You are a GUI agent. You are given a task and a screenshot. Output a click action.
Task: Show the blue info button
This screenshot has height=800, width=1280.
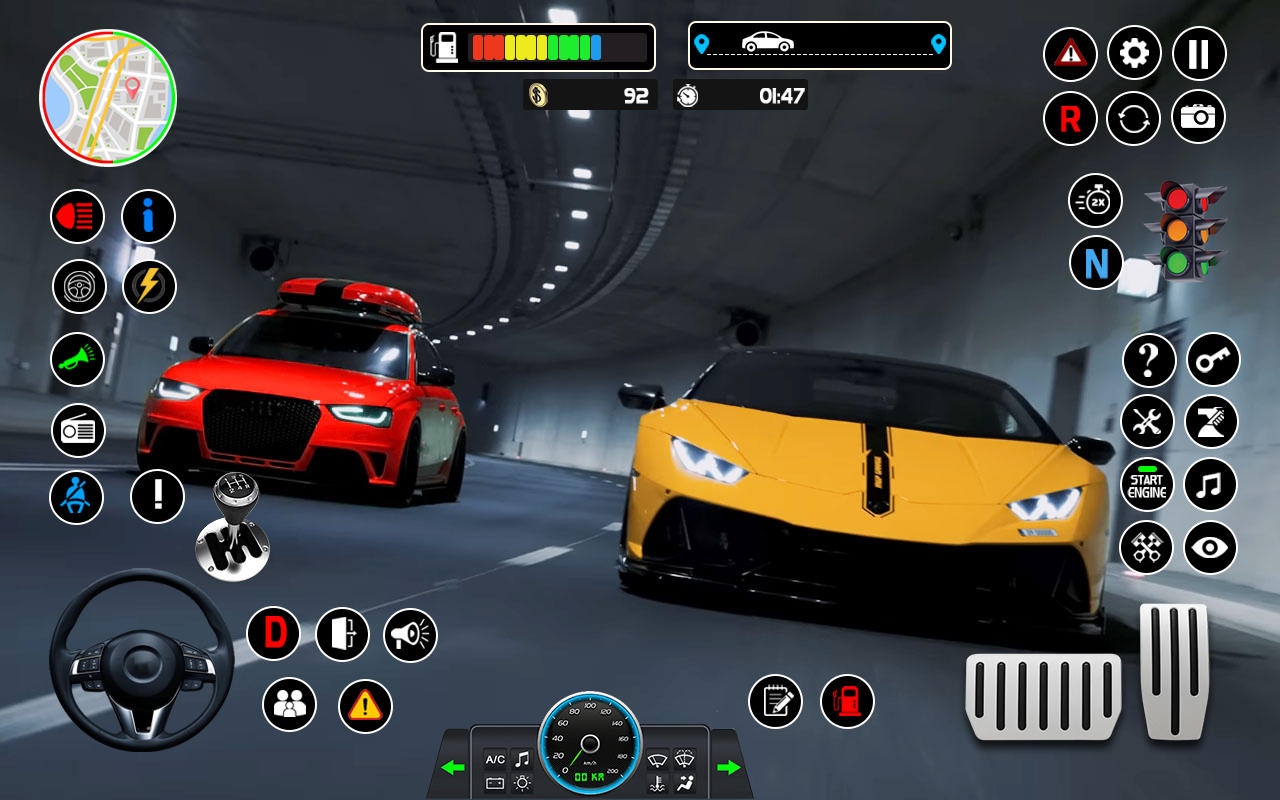click(x=148, y=217)
